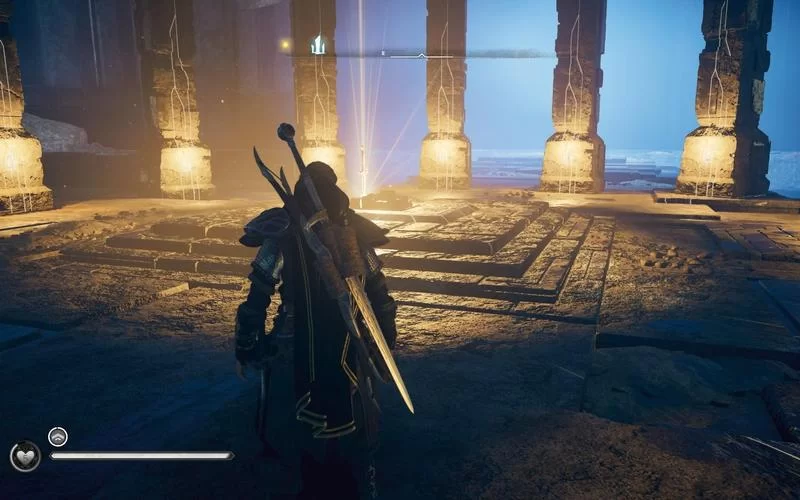
Task: Select the glowing yellow dot on the compass
Action: (286, 44)
